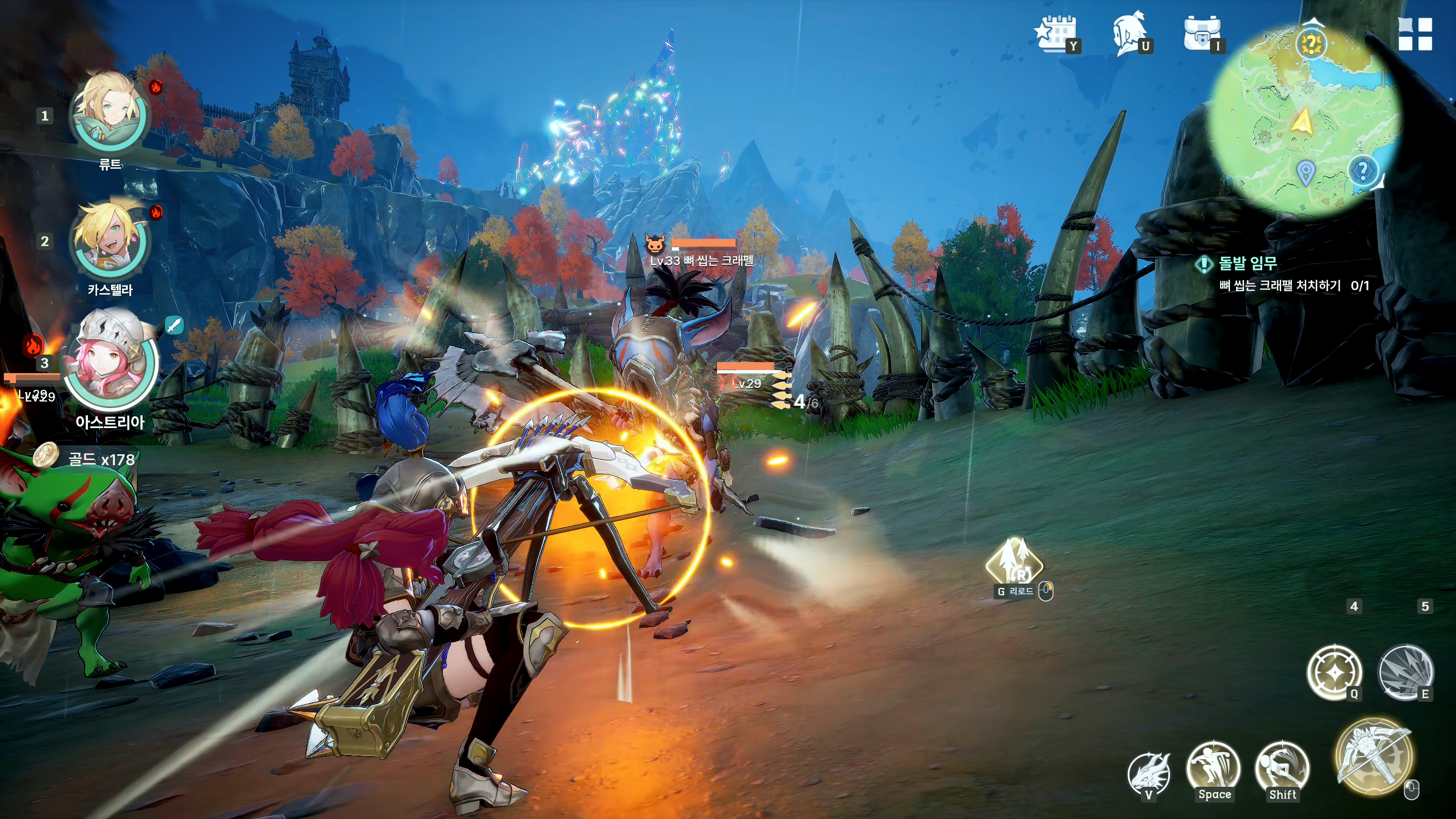Viewport: 1456px width, 819px height.
Task: Select the yellow question mark map marker
Action: [1310, 44]
